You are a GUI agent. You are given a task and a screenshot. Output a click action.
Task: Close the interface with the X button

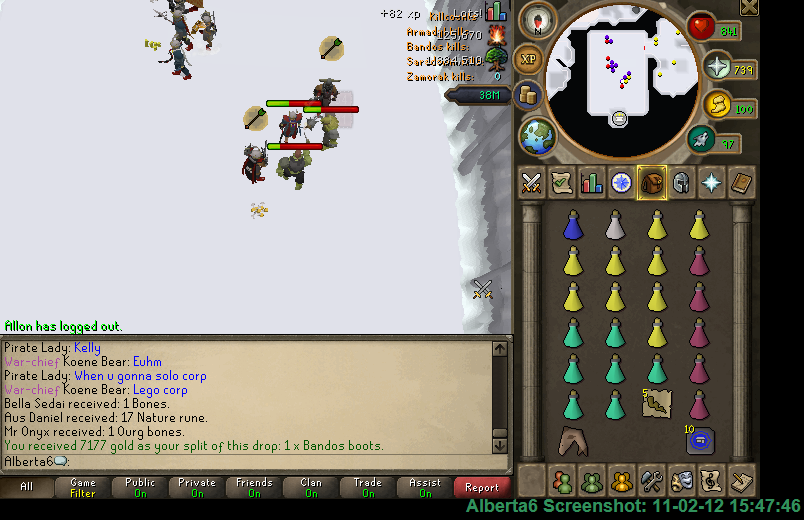point(749,8)
